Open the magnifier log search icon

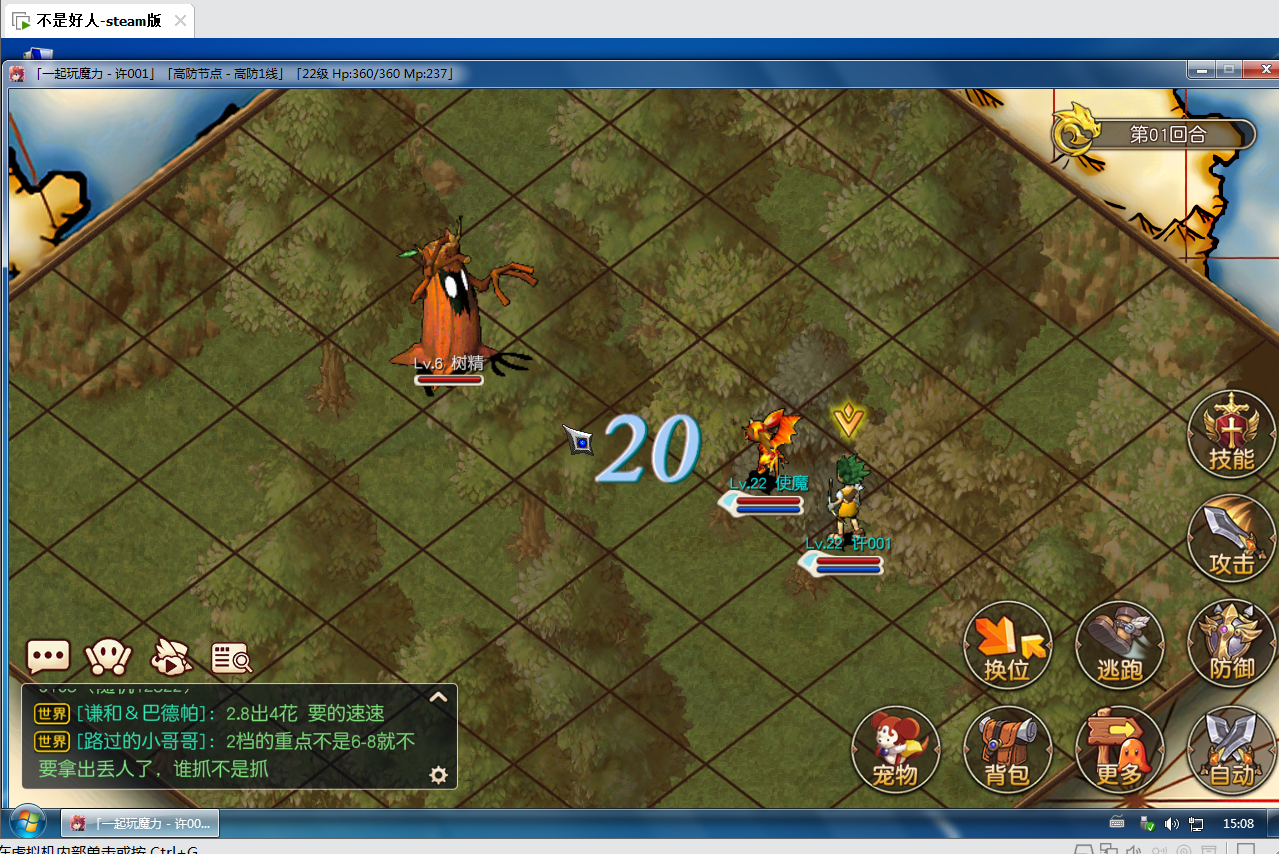click(x=231, y=657)
